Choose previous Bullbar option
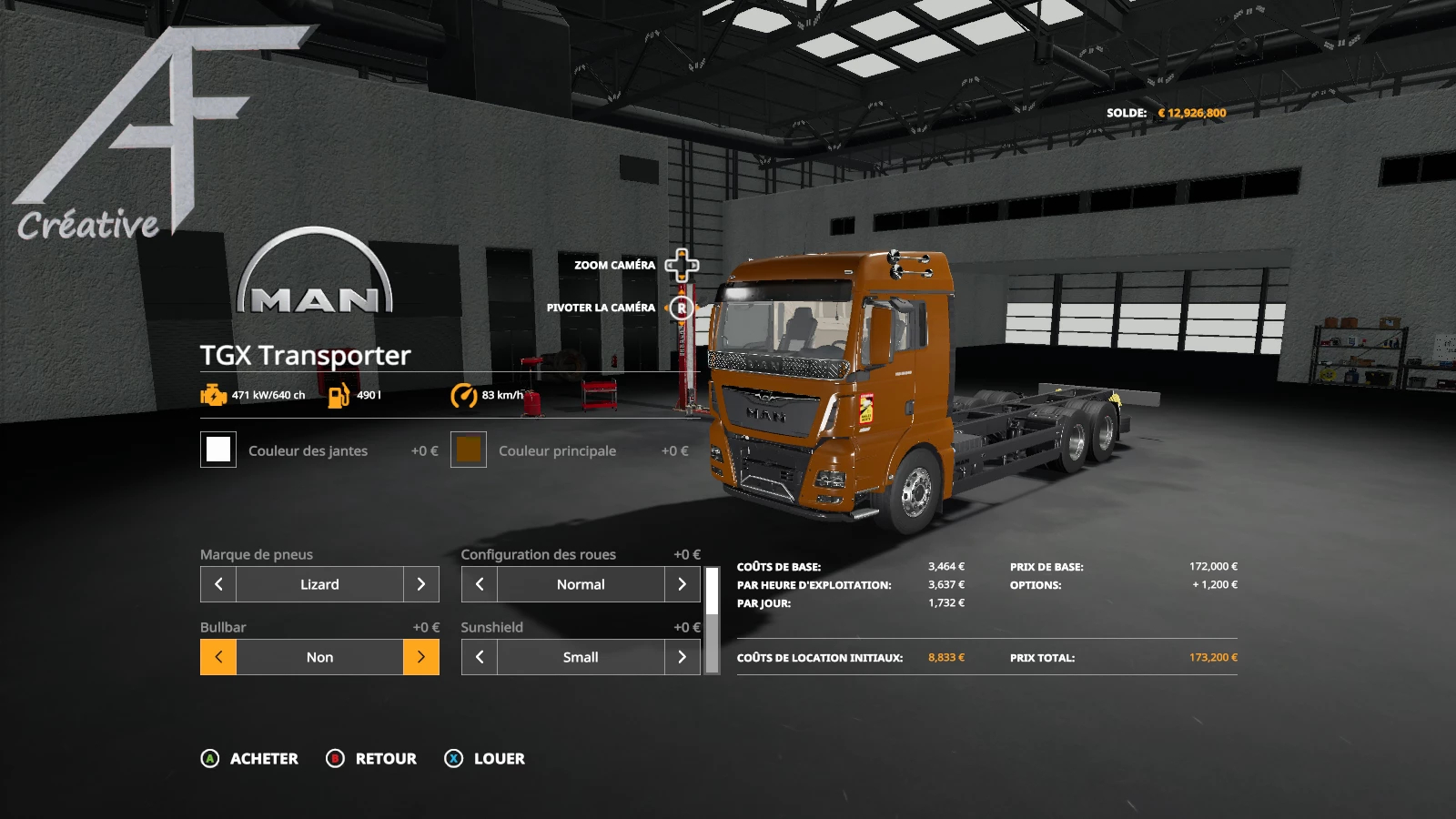This screenshot has height=819, width=1456. [x=218, y=657]
